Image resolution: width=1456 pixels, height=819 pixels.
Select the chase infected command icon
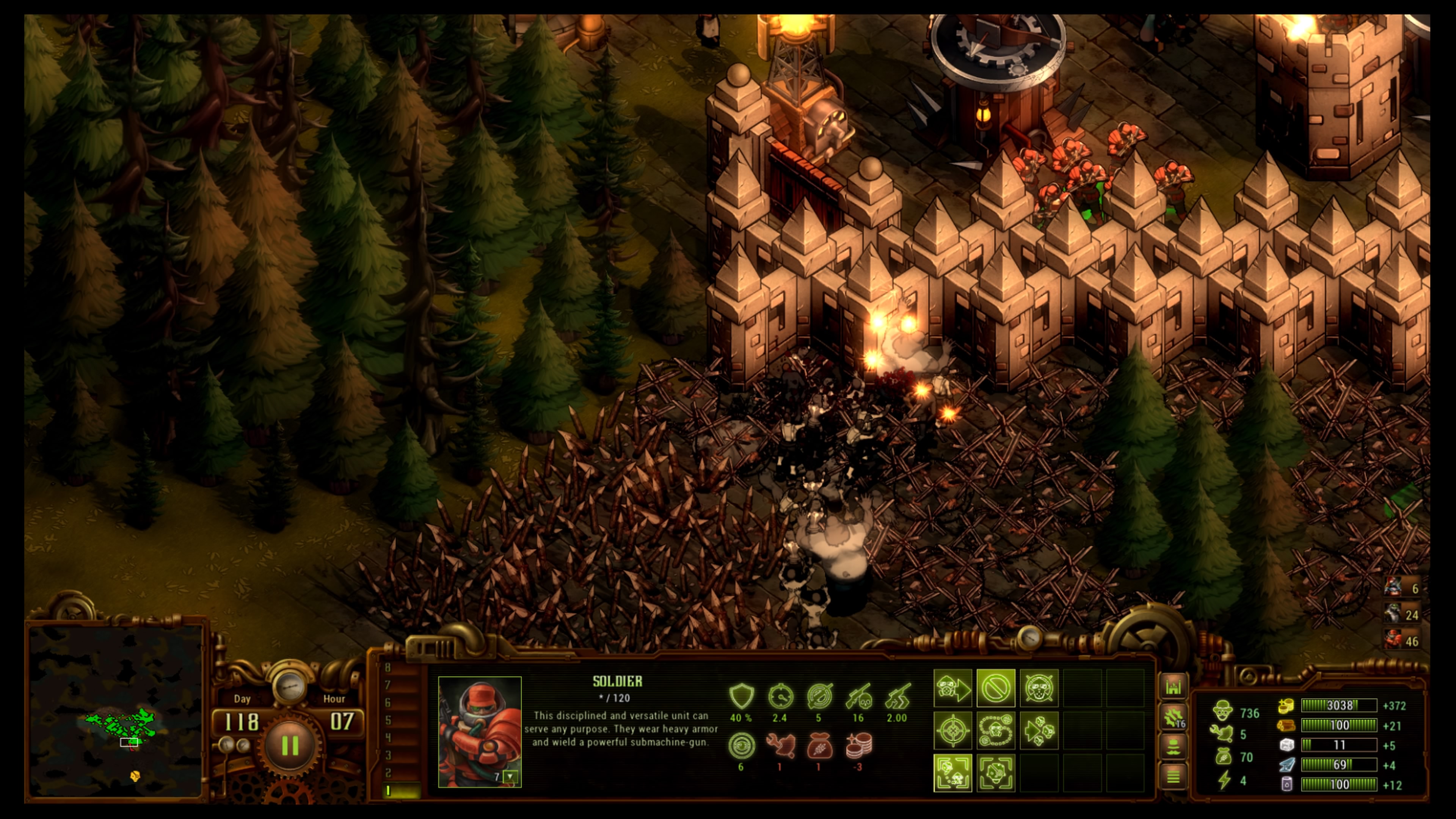click(1038, 730)
